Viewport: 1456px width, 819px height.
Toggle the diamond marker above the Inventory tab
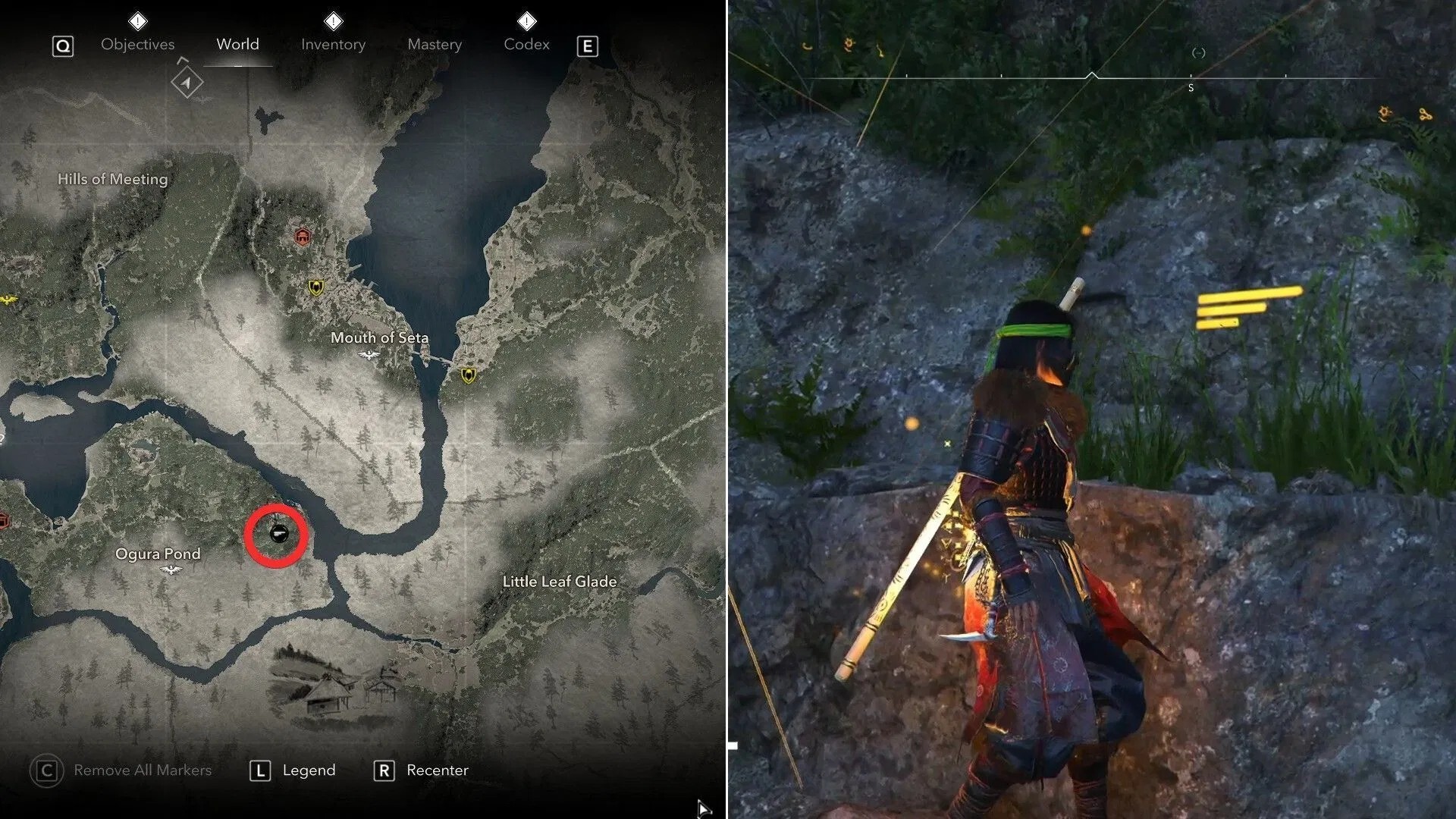332,20
